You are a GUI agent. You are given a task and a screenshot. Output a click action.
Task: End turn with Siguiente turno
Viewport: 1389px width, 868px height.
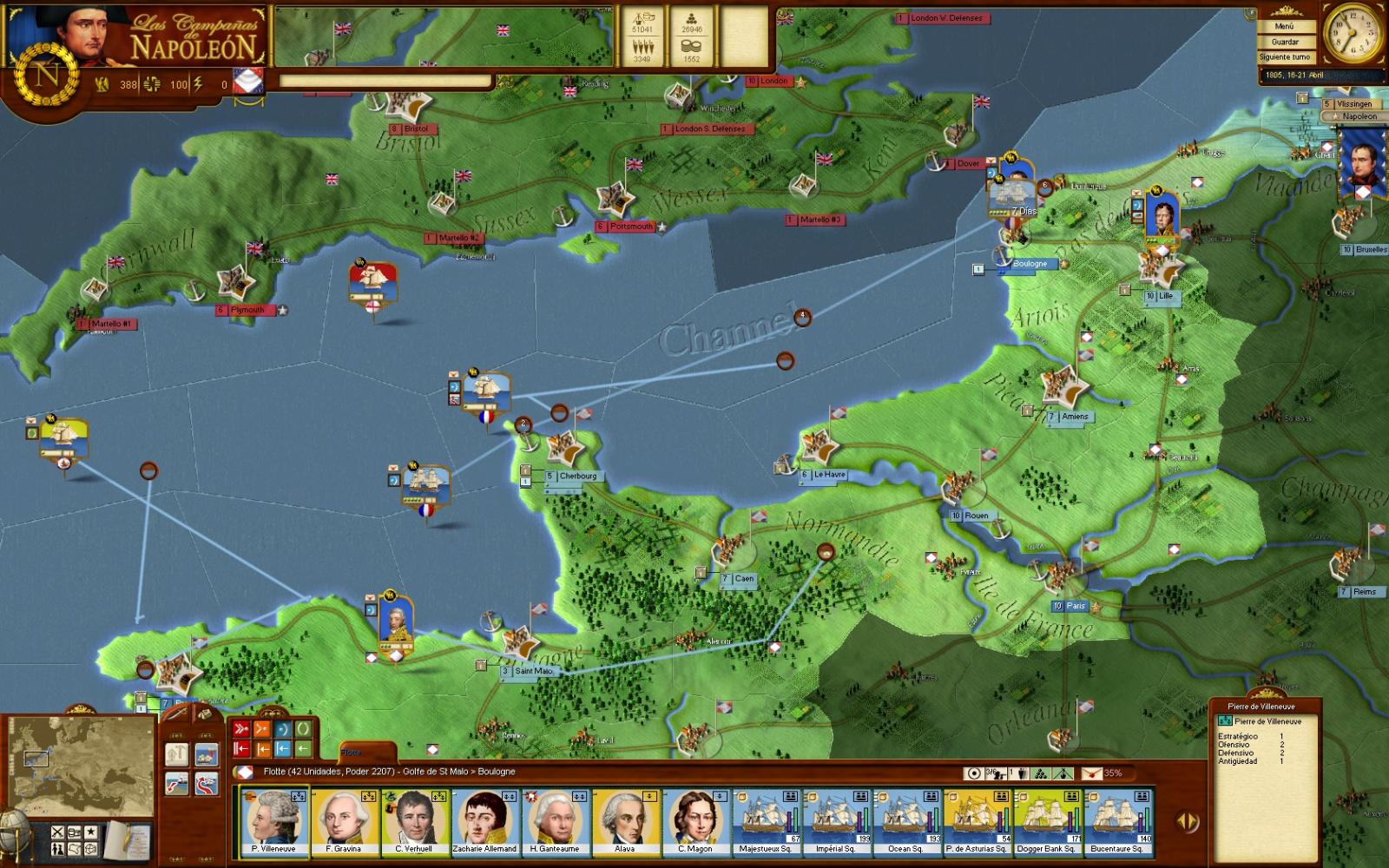(1284, 57)
